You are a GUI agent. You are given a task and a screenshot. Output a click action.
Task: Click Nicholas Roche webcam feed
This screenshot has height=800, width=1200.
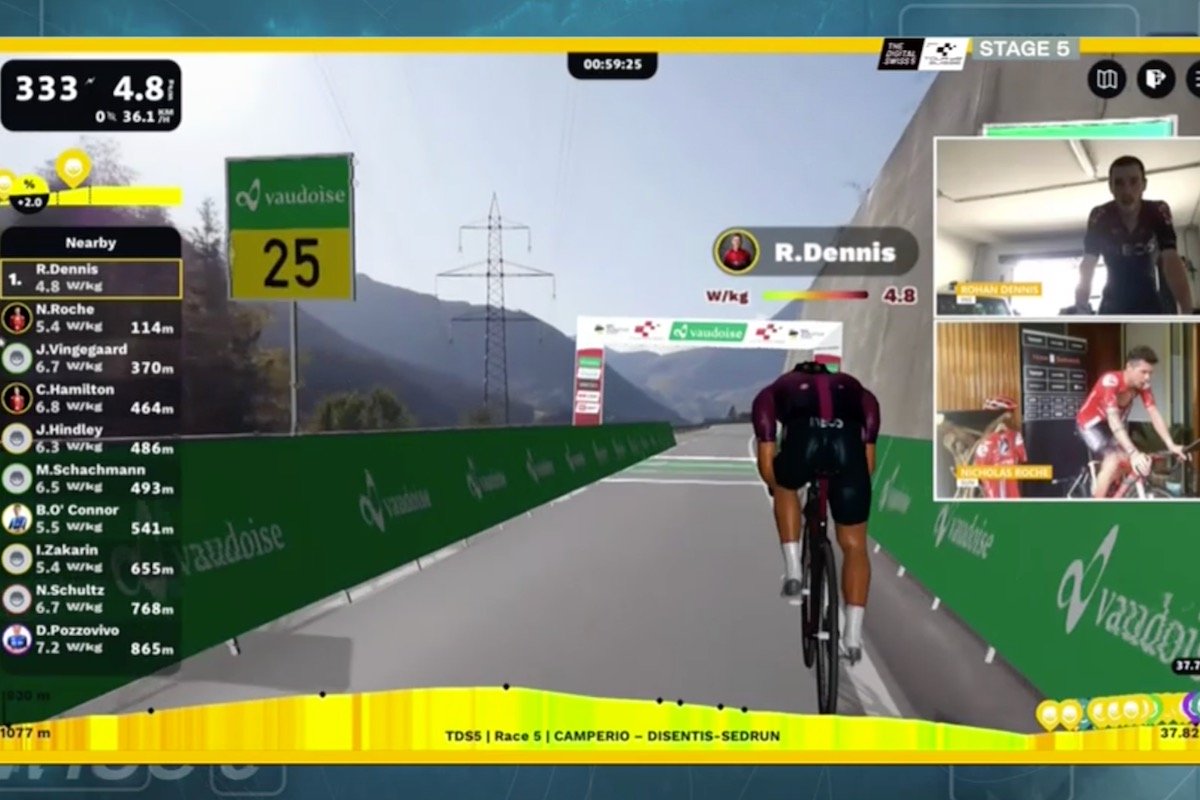(x=1066, y=410)
